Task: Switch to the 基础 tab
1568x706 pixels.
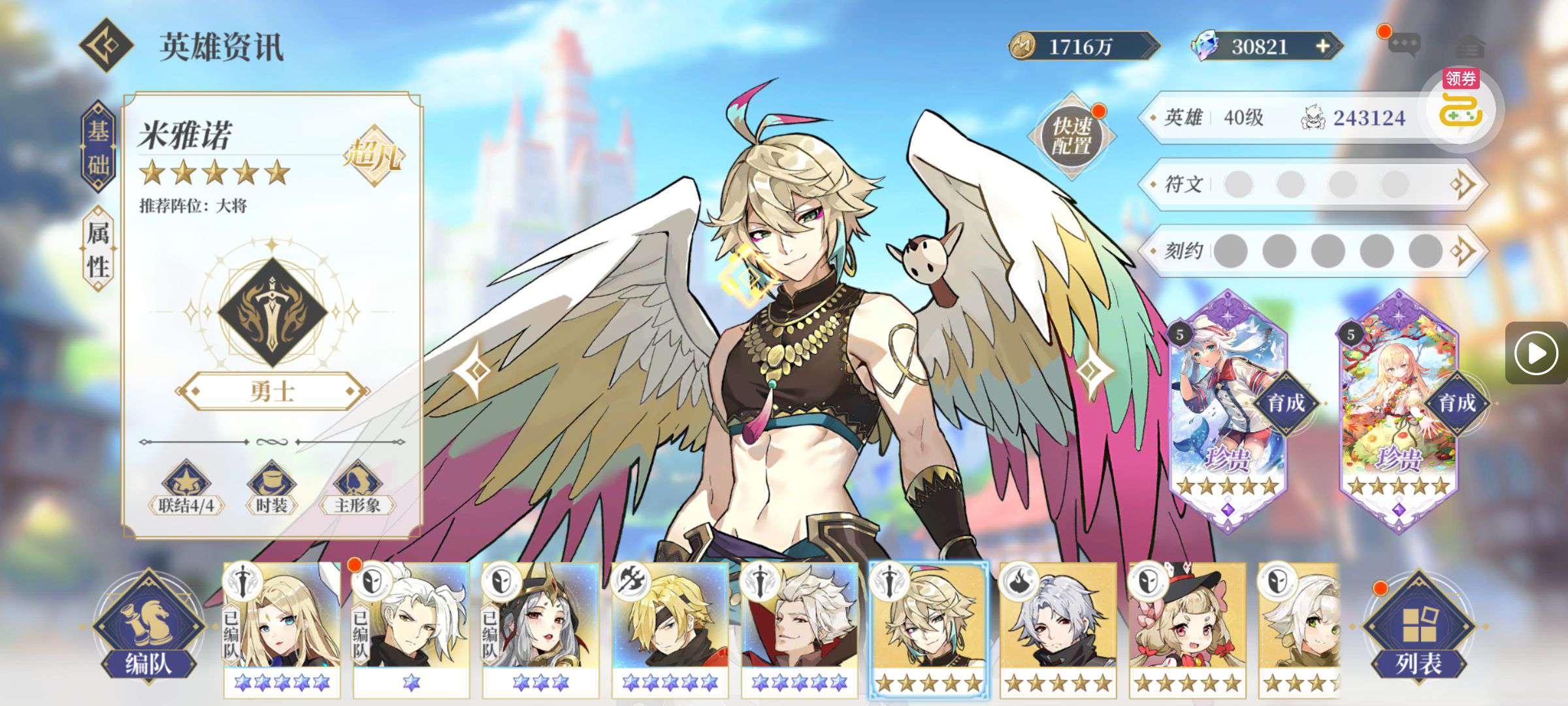Action: [x=98, y=148]
